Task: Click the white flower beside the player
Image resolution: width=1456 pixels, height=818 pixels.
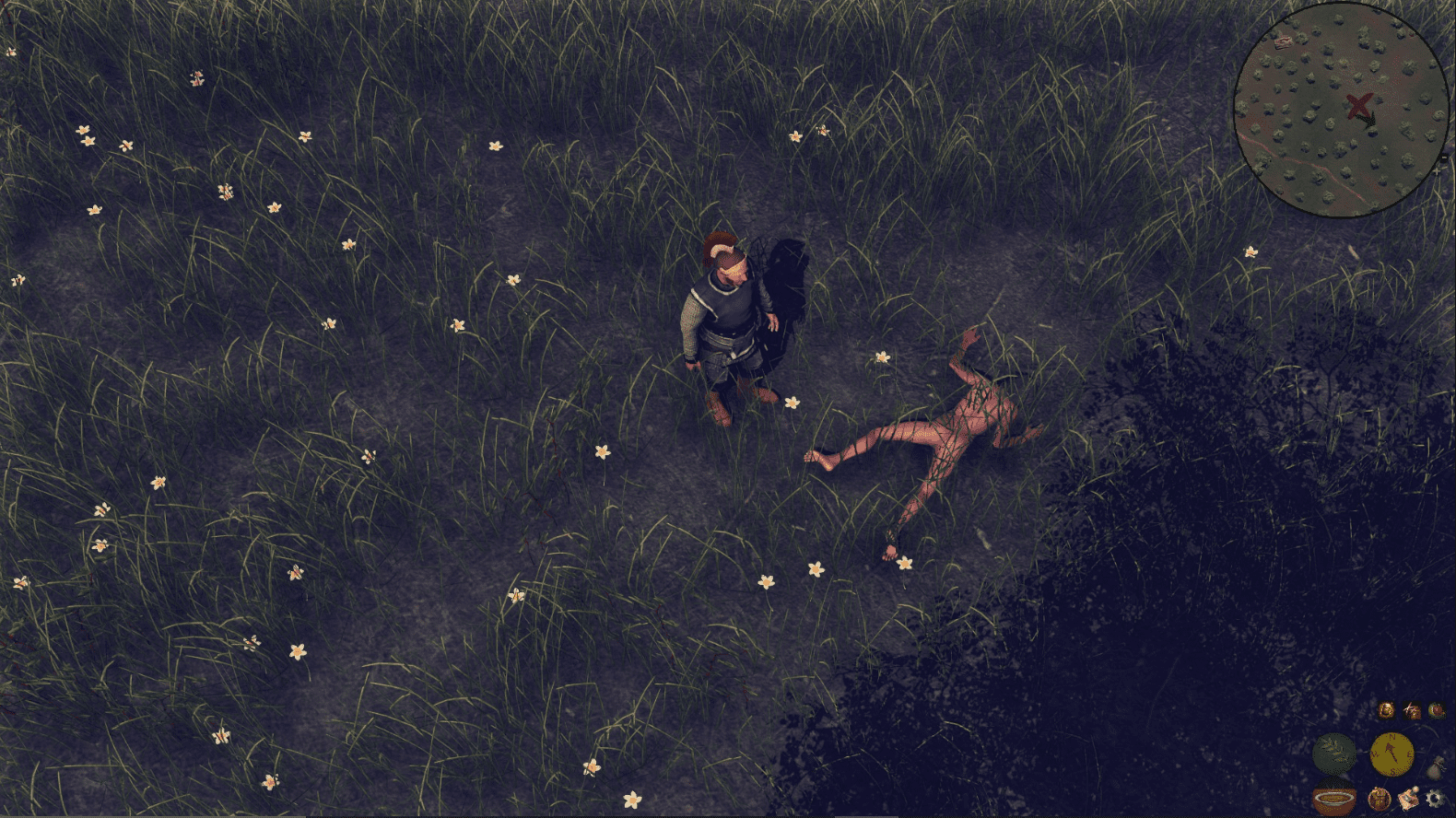Action: tap(793, 403)
